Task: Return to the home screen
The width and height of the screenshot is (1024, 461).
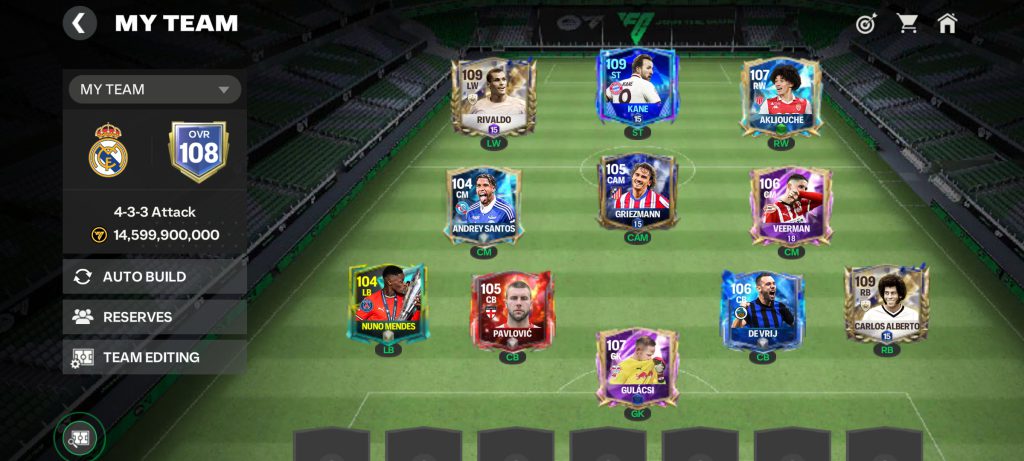Action: coord(947,23)
